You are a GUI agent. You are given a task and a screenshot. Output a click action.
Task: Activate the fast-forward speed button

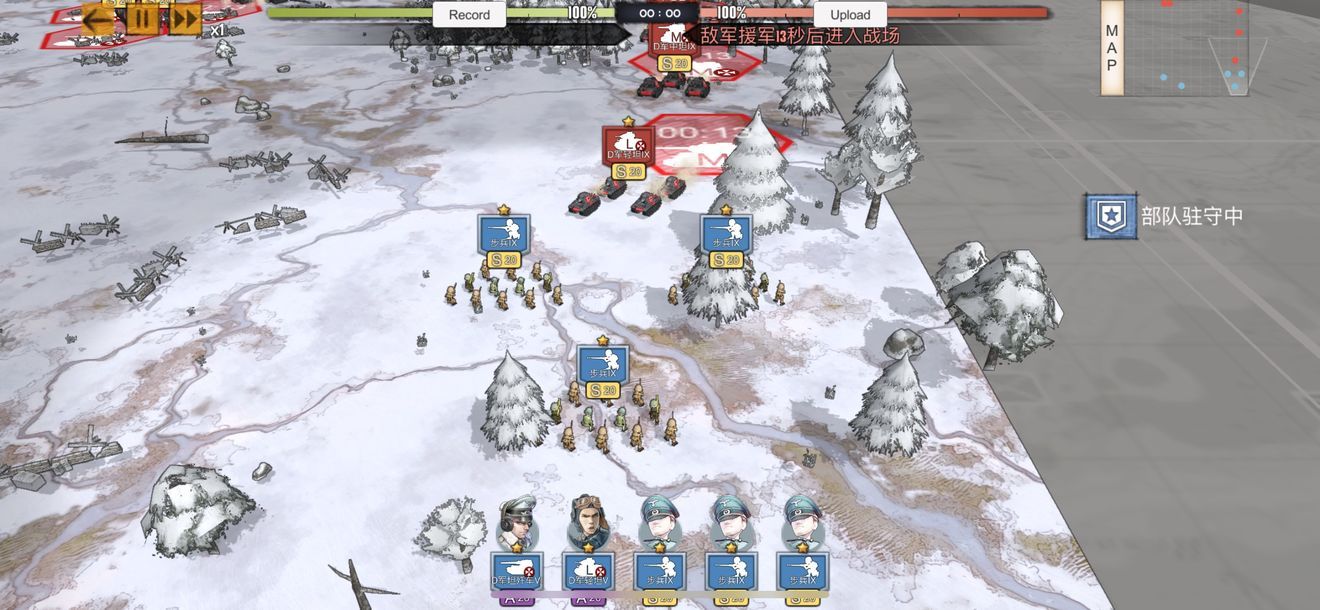click(185, 17)
